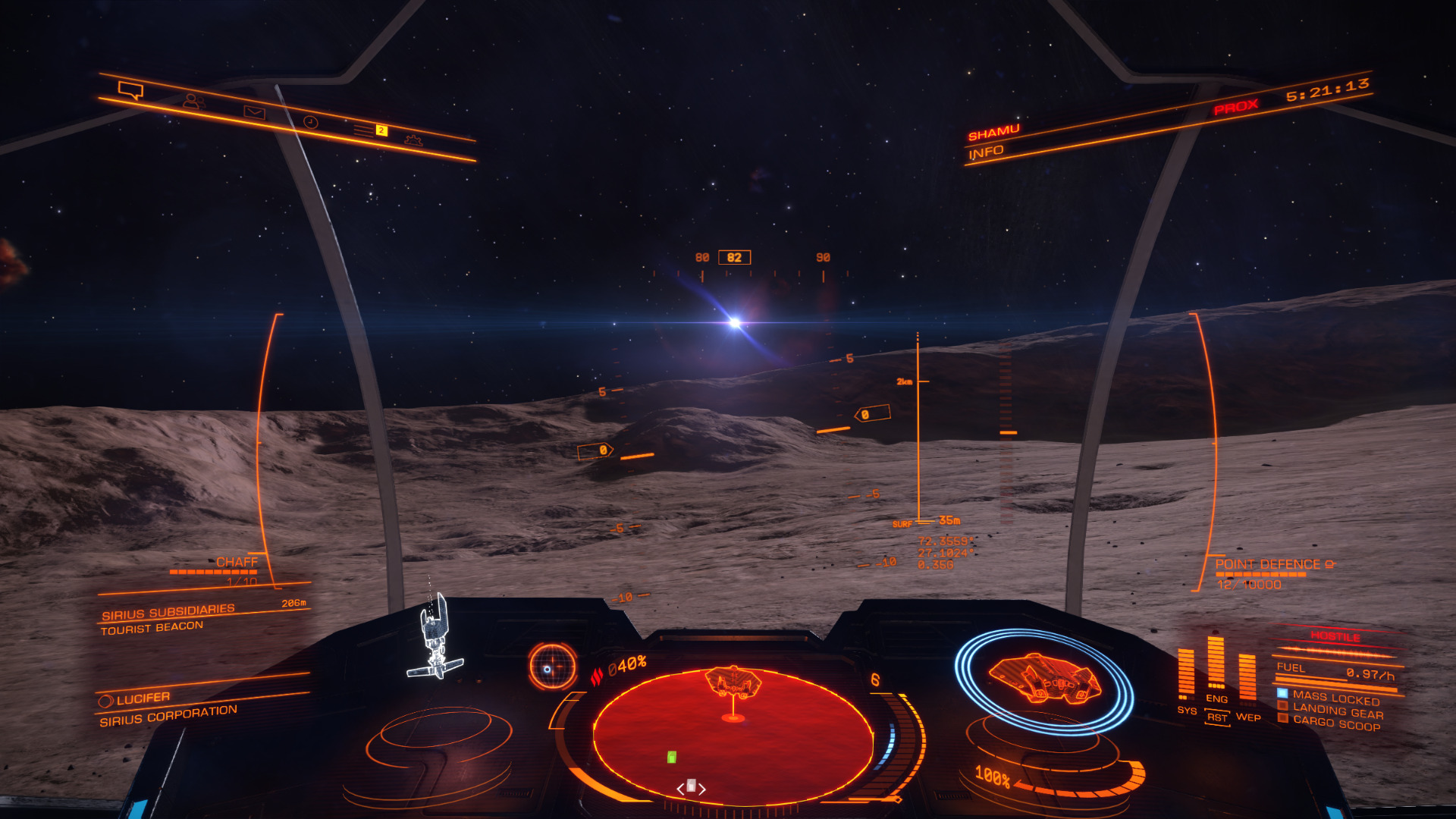Open the comms settings gear tab
Image resolution: width=1456 pixels, height=819 pixels.
(413, 140)
